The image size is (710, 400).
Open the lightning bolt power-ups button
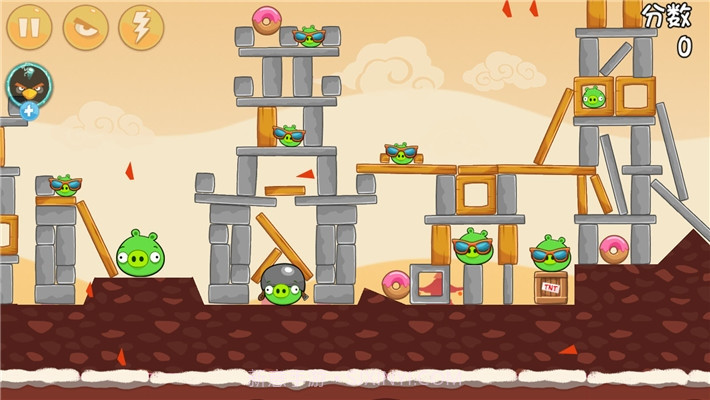(x=141, y=27)
